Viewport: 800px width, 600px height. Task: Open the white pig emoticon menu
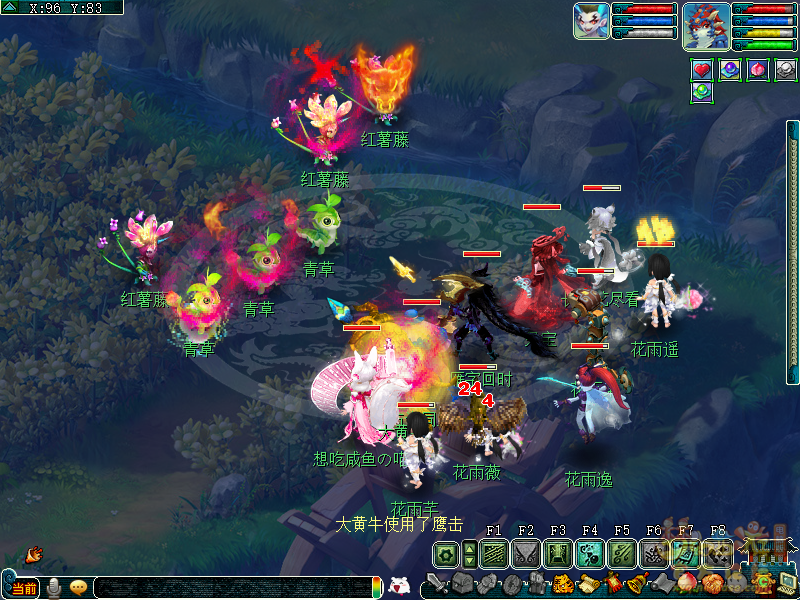tap(398, 586)
